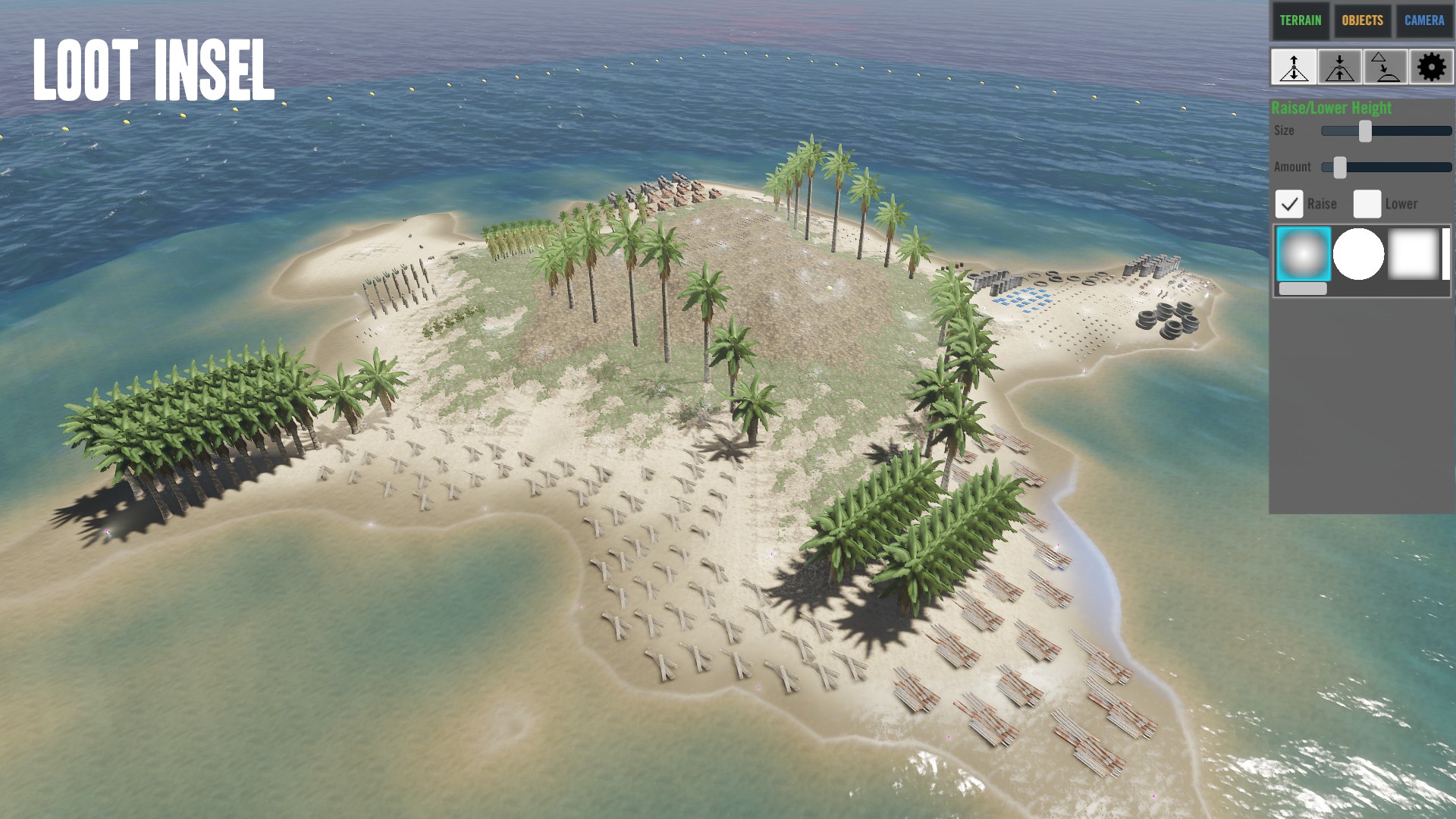Screen dimensions: 1456x819
Task: Pick the soft-edged square brush
Action: click(x=1413, y=254)
